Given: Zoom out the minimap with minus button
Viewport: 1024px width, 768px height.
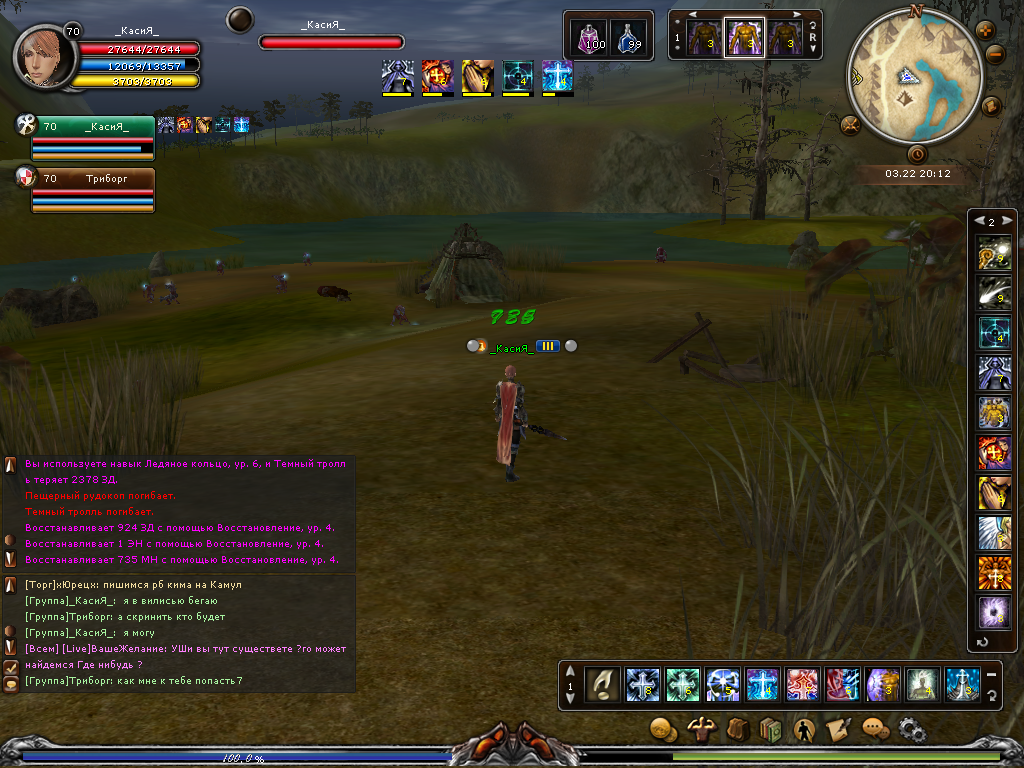Looking at the screenshot, I should [x=994, y=55].
